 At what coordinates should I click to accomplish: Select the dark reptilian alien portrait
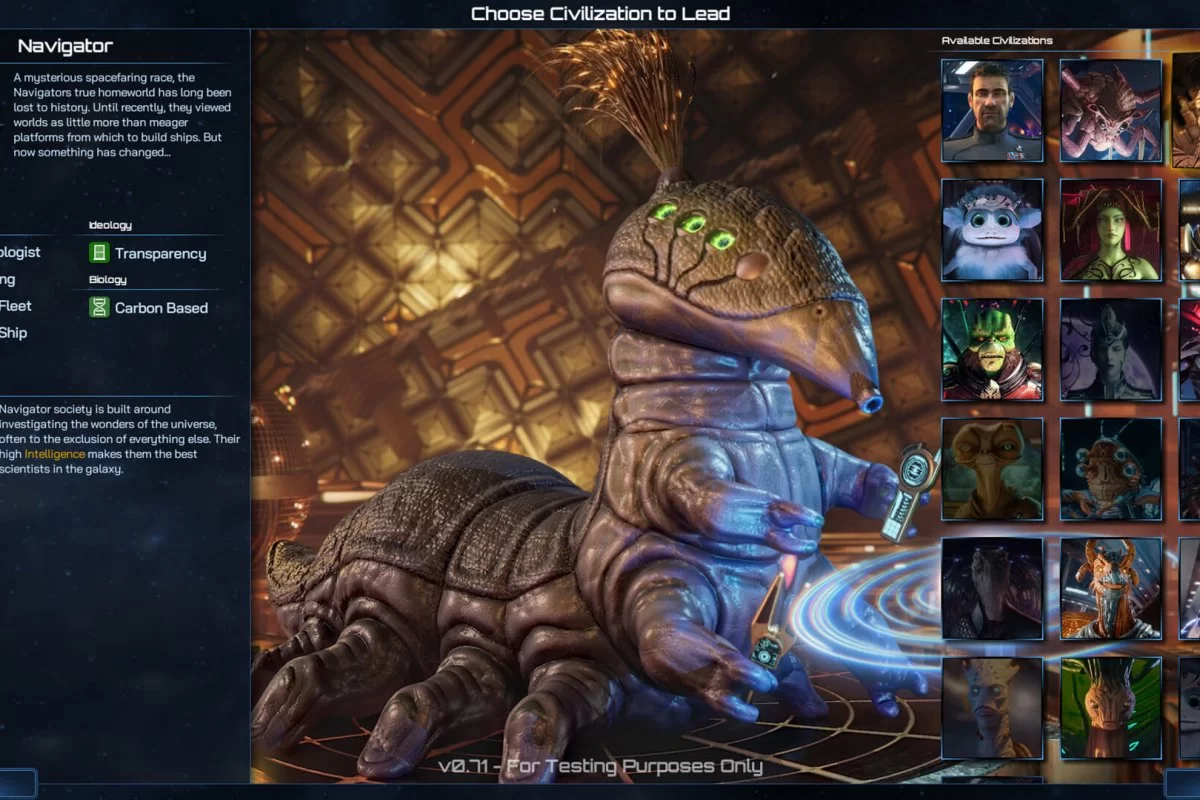point(992,588)
